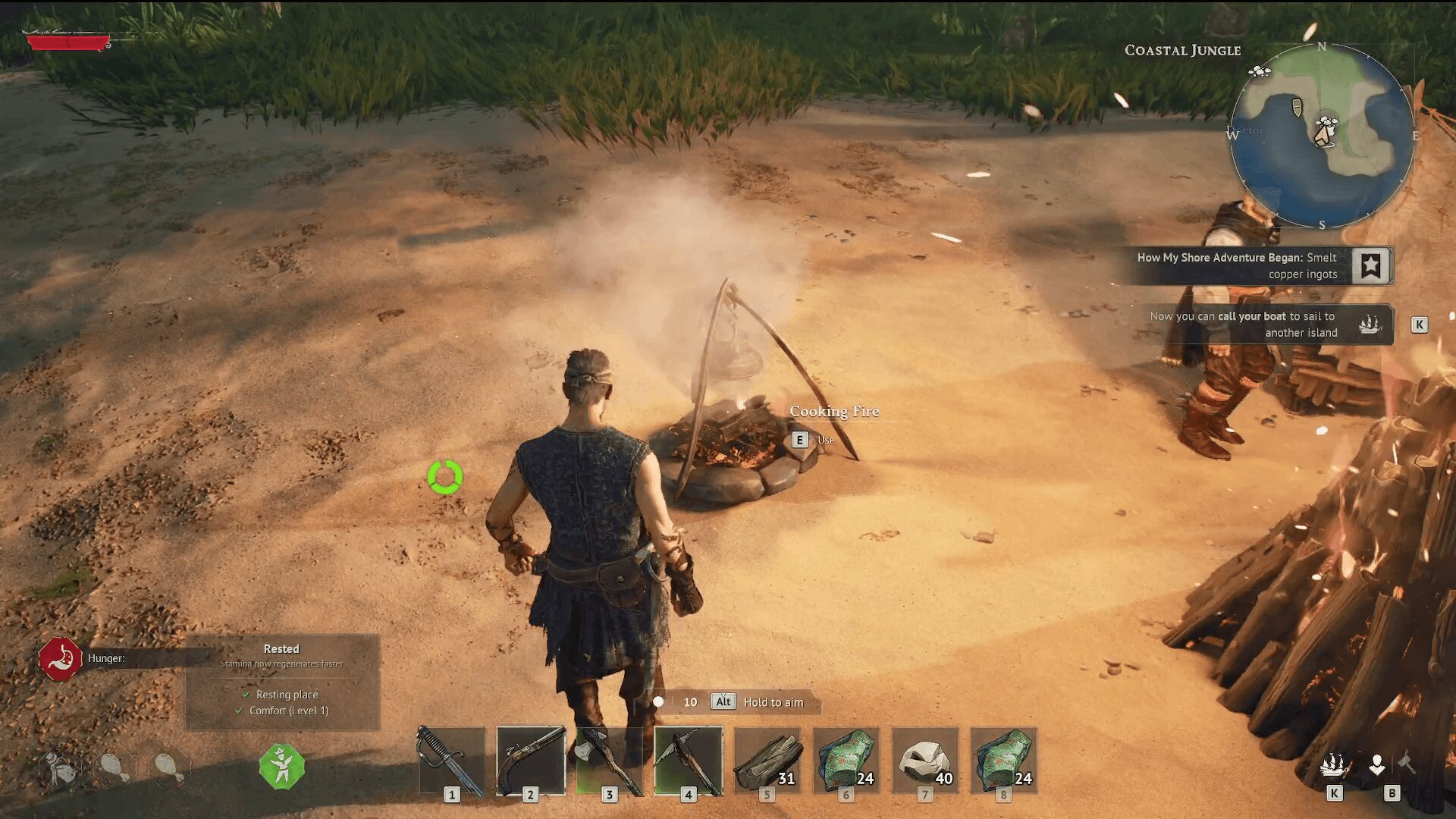Select the cutlass sword hotbar slot
This screenshot has width=1456, height=819.
(451, 761)
